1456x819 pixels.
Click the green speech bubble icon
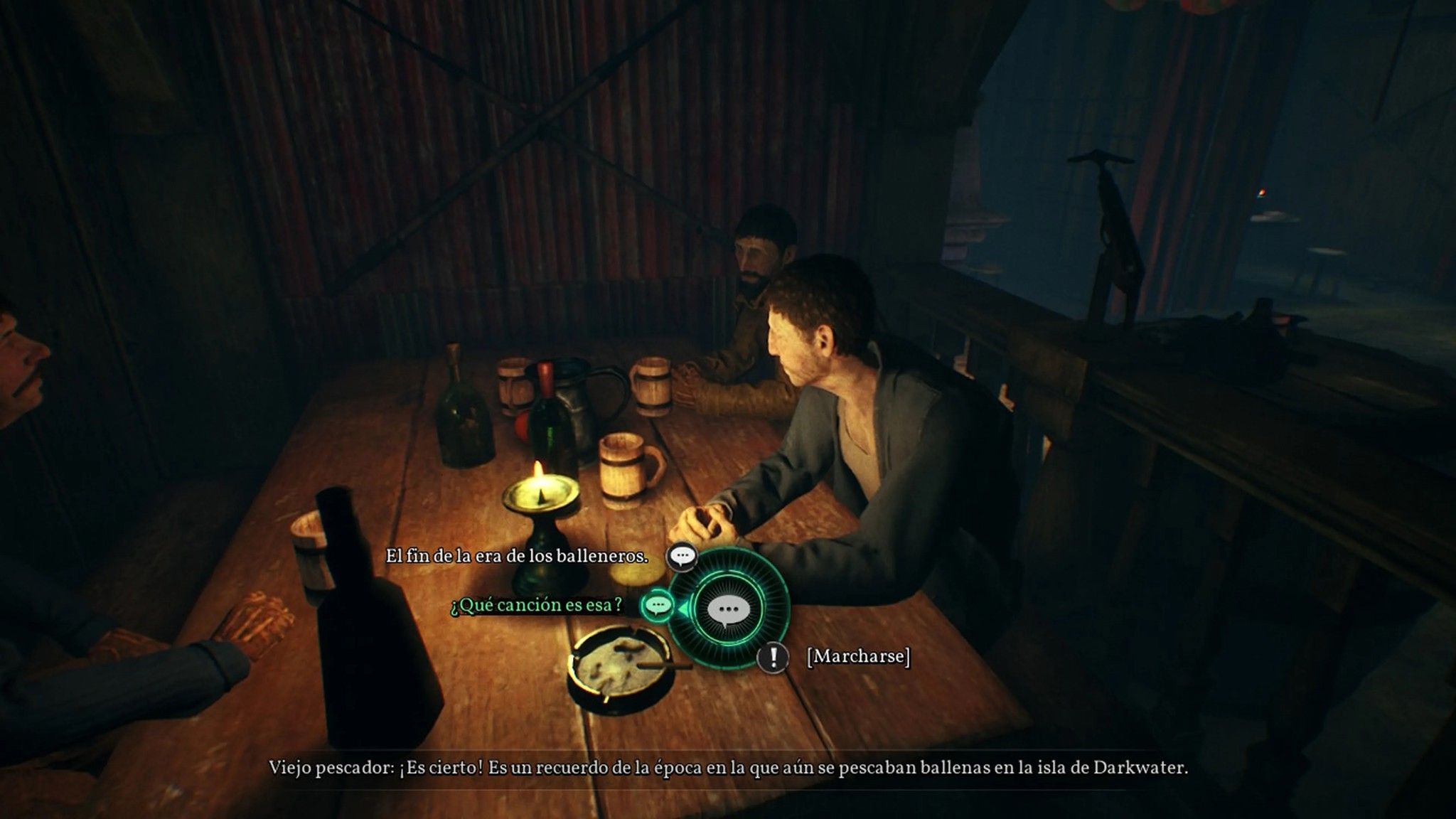pos(658,605)
